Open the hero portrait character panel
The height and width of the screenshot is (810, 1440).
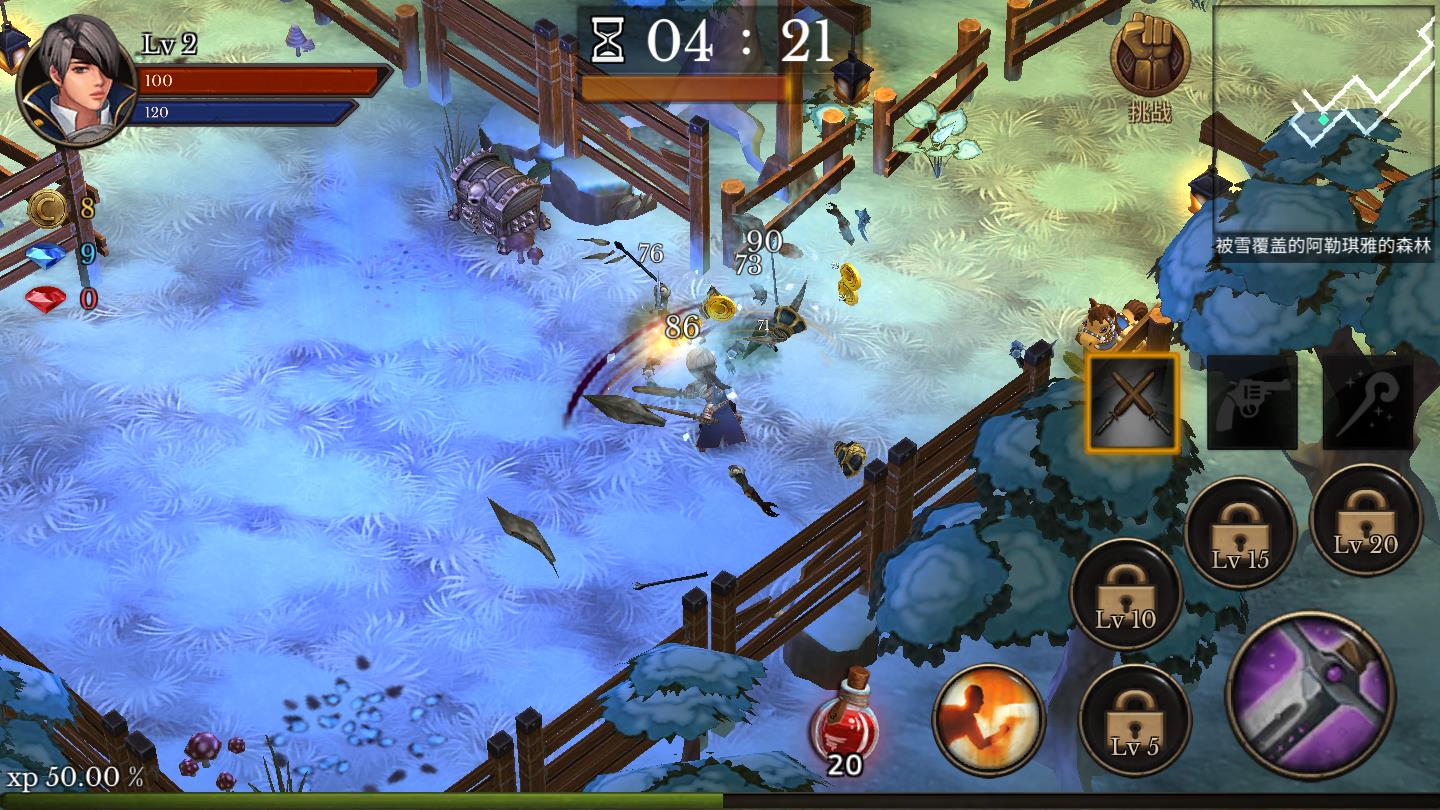click(77, 81)
